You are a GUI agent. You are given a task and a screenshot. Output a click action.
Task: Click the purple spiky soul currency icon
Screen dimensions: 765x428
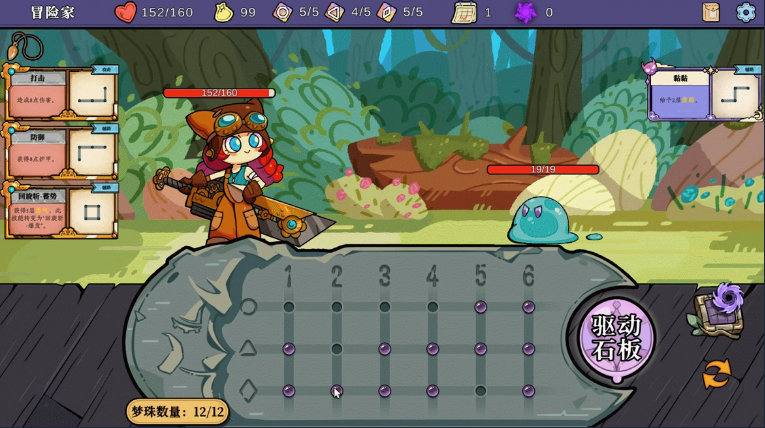point(525,12)
